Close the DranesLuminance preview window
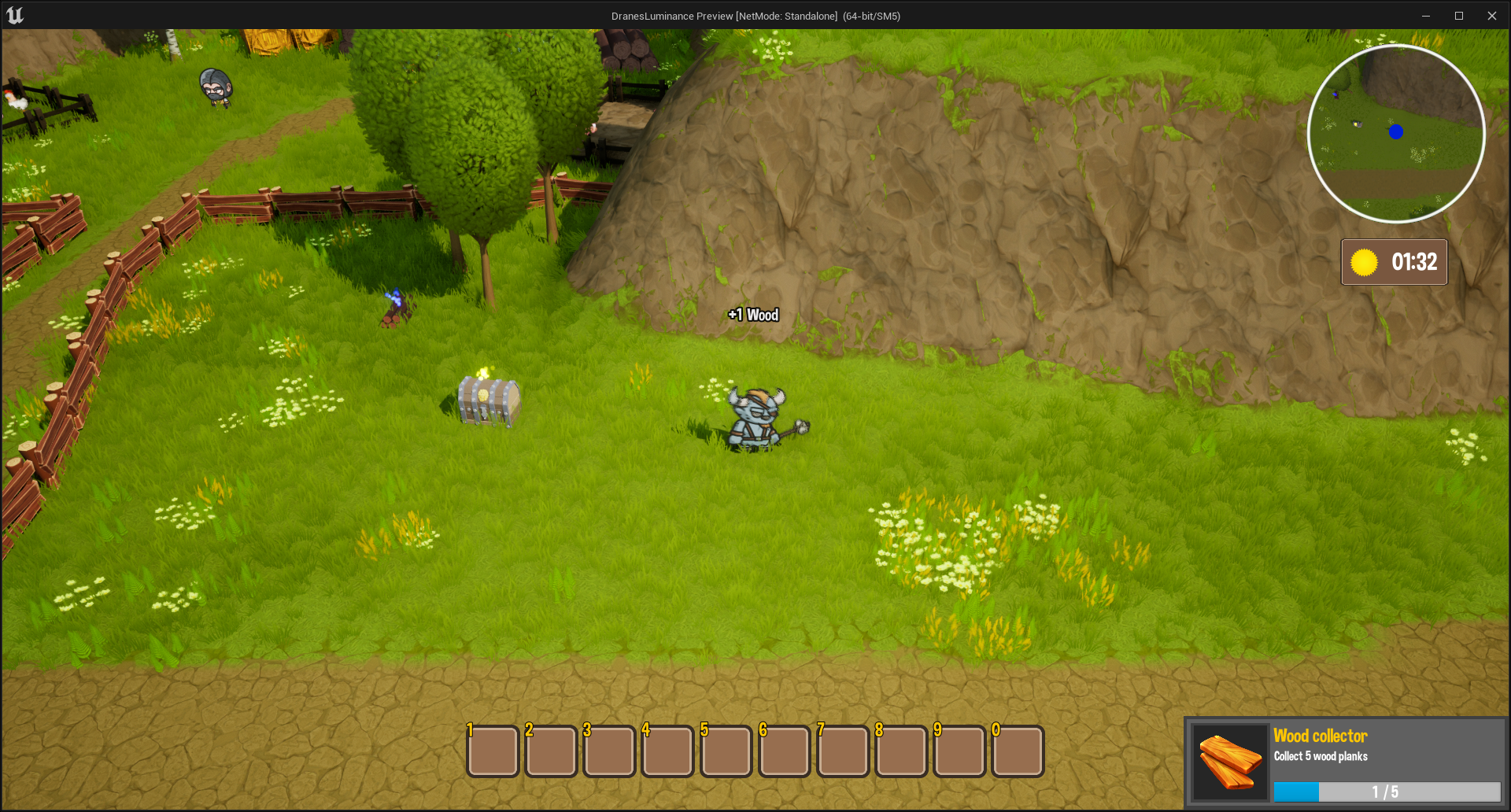This screenshot has width=1511, height=812. (x=1491, y=16)
